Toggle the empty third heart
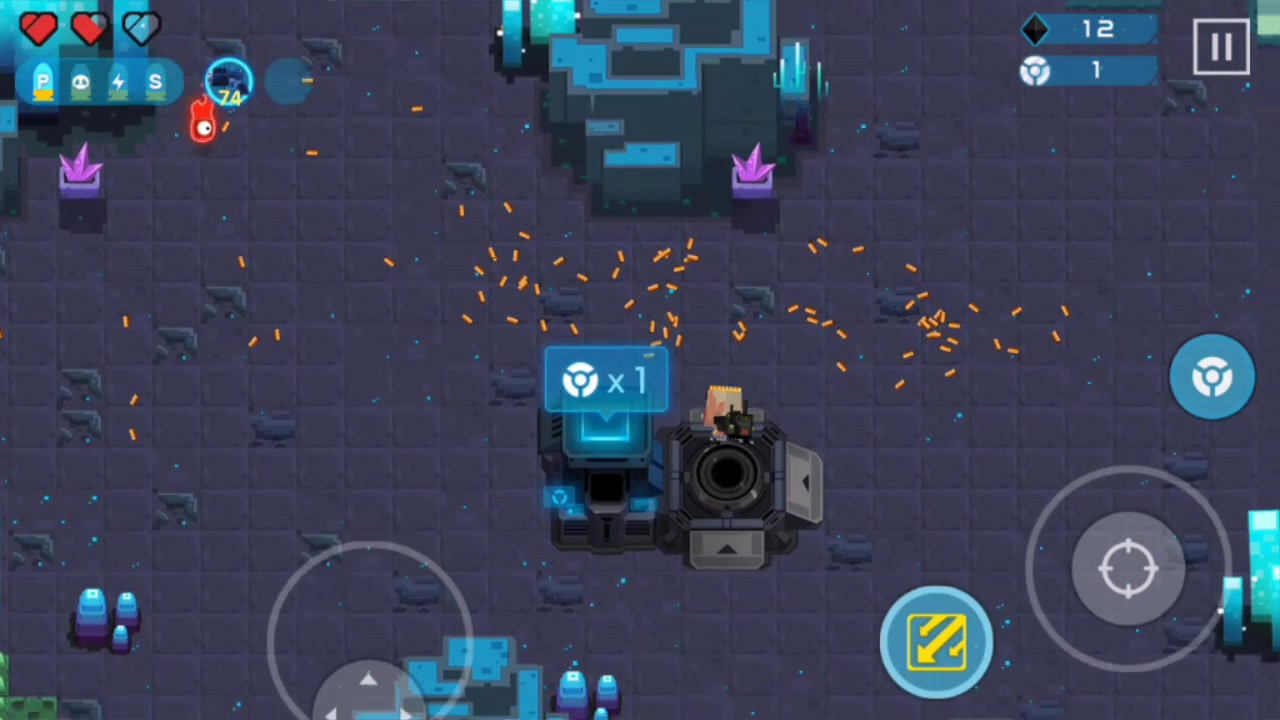Screen dimensions: 1280x720 (141, 28)
